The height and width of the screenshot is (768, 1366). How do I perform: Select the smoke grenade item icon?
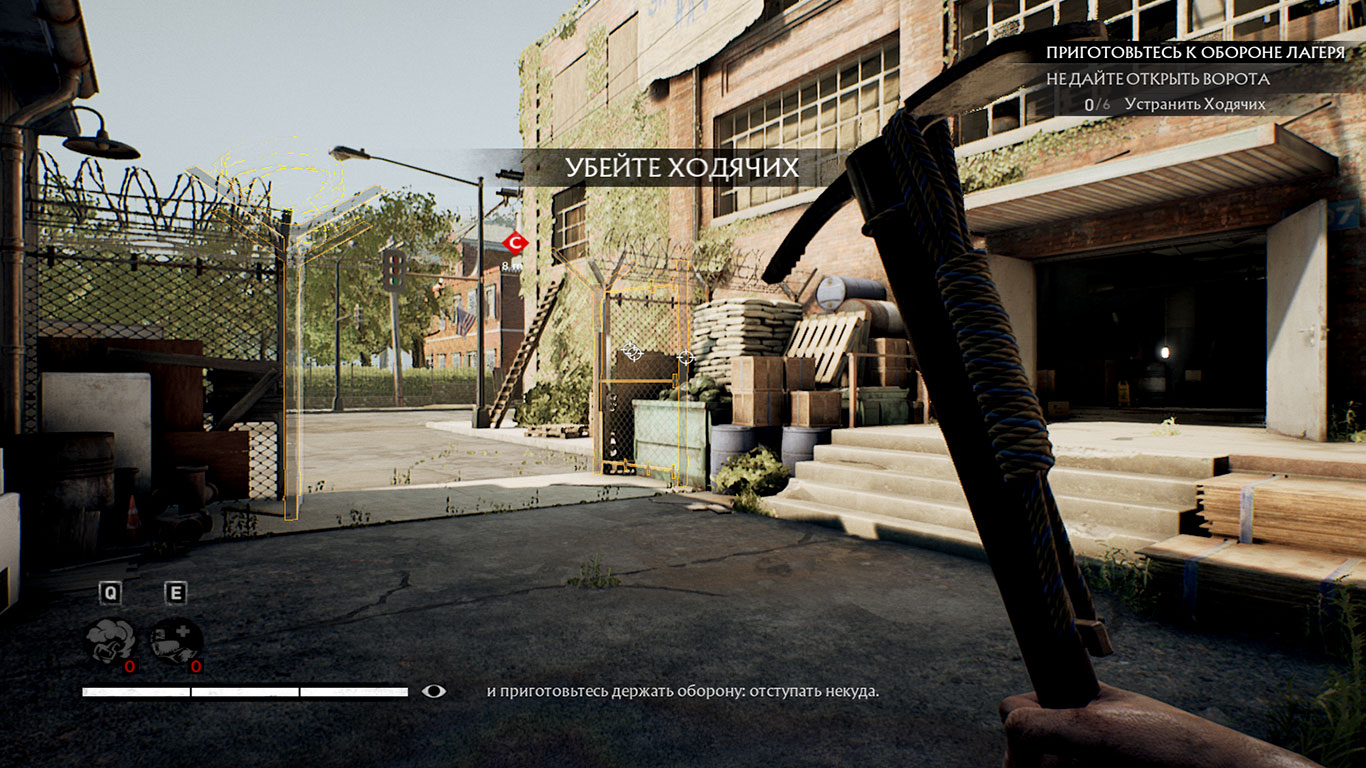tap(110, 642)
